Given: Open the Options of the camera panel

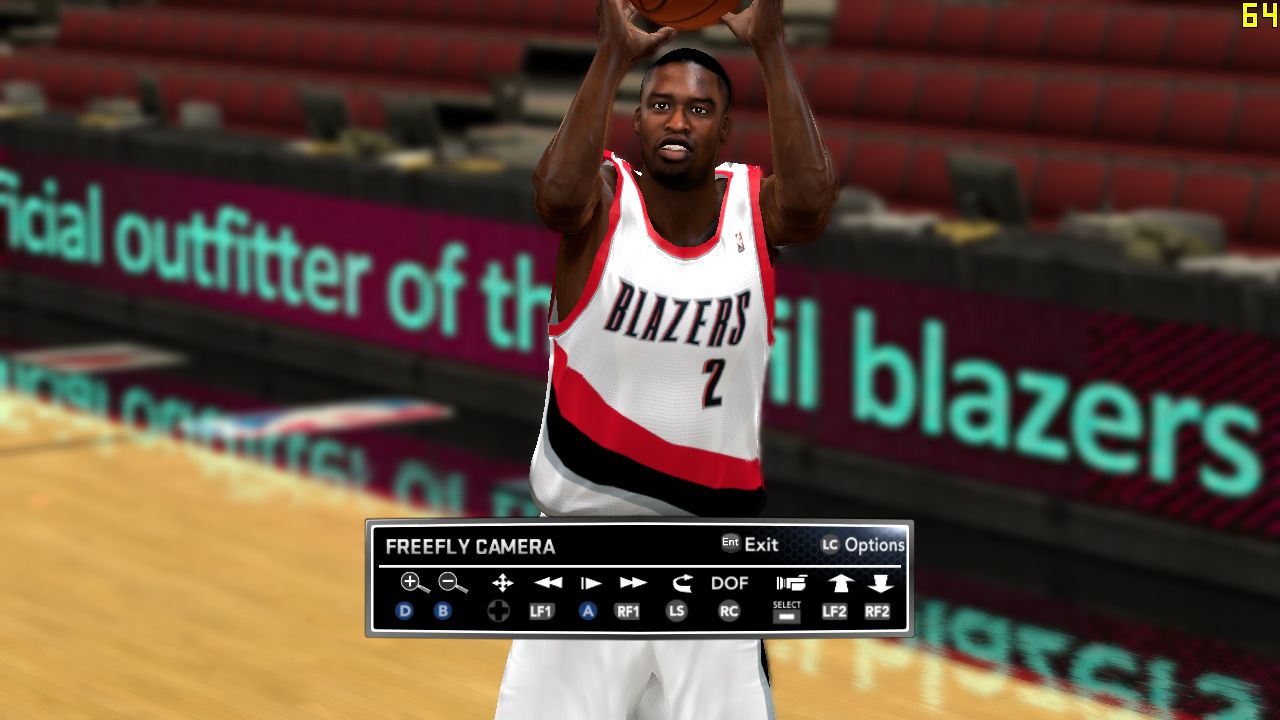Looking at the screenshot, I should pos(873,545).
